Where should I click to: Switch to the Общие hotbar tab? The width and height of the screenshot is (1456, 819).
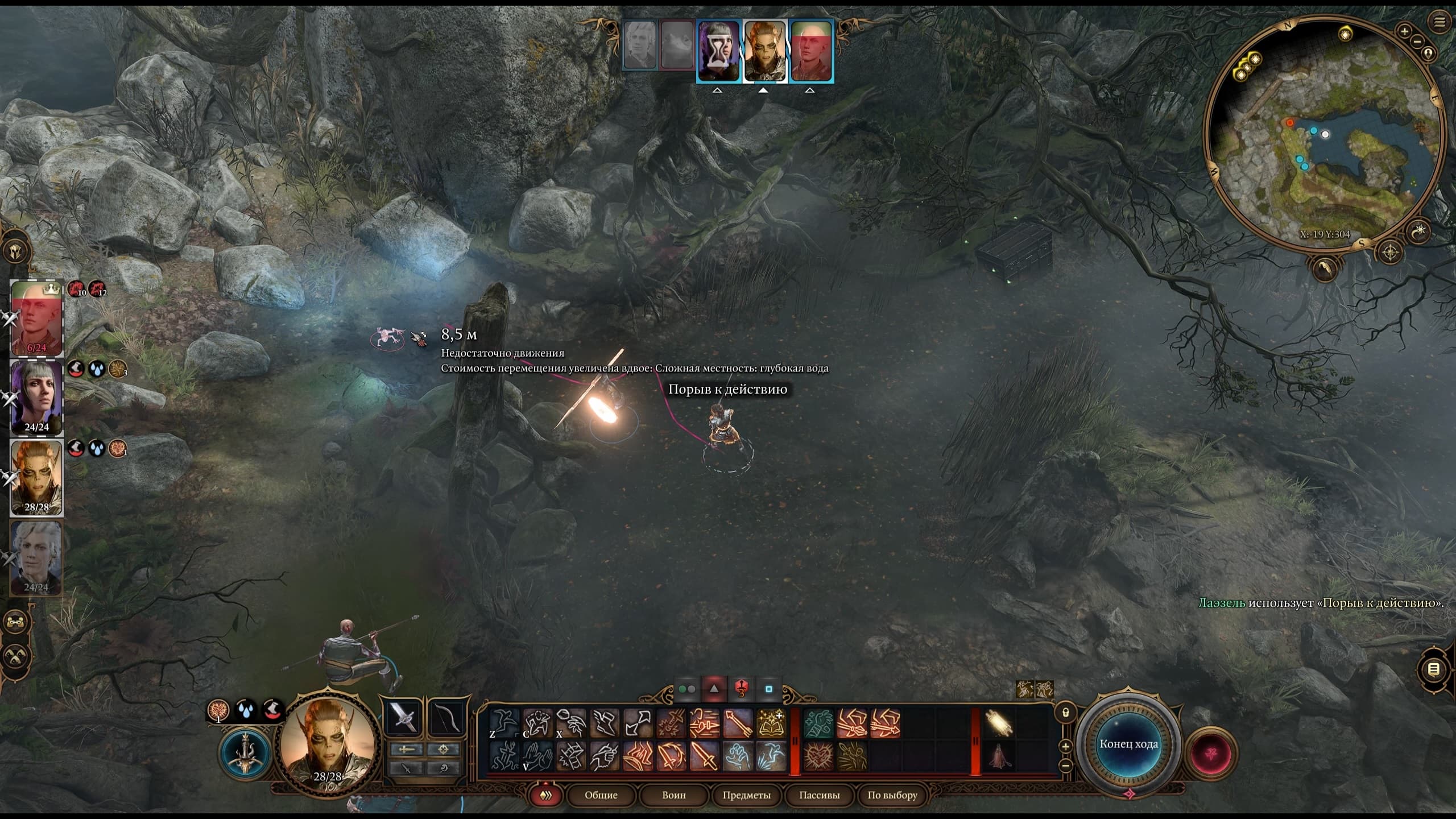tap(601, 795)
